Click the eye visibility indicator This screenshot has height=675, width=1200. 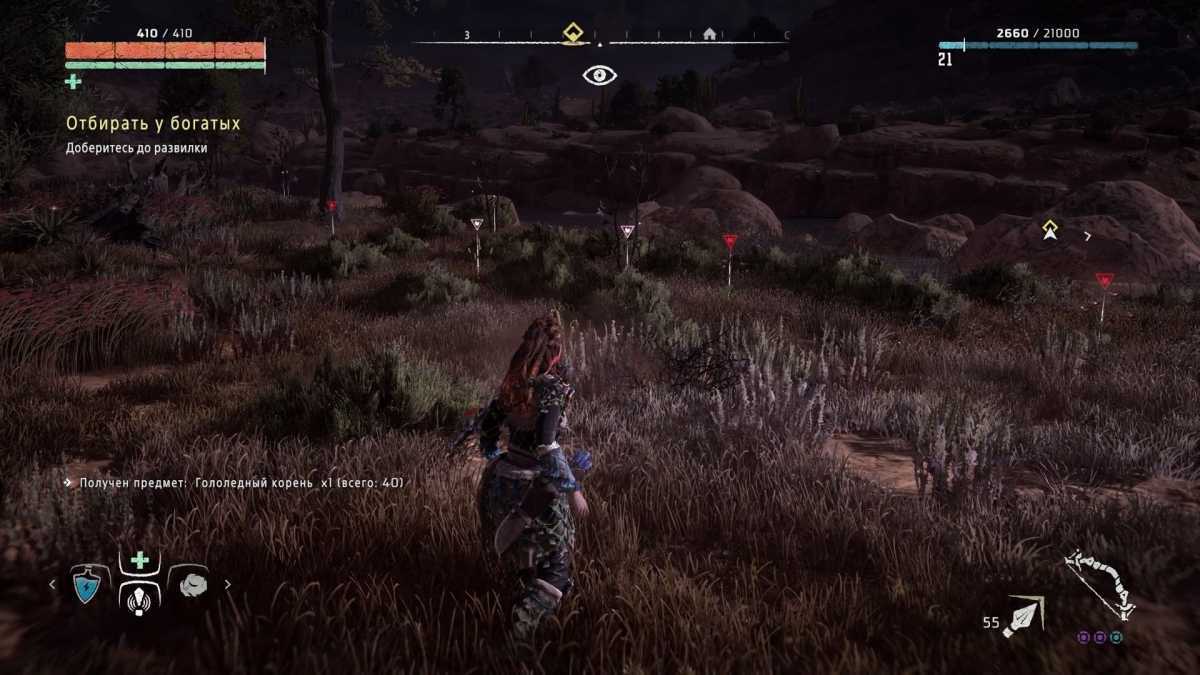(x=599, y=75)
